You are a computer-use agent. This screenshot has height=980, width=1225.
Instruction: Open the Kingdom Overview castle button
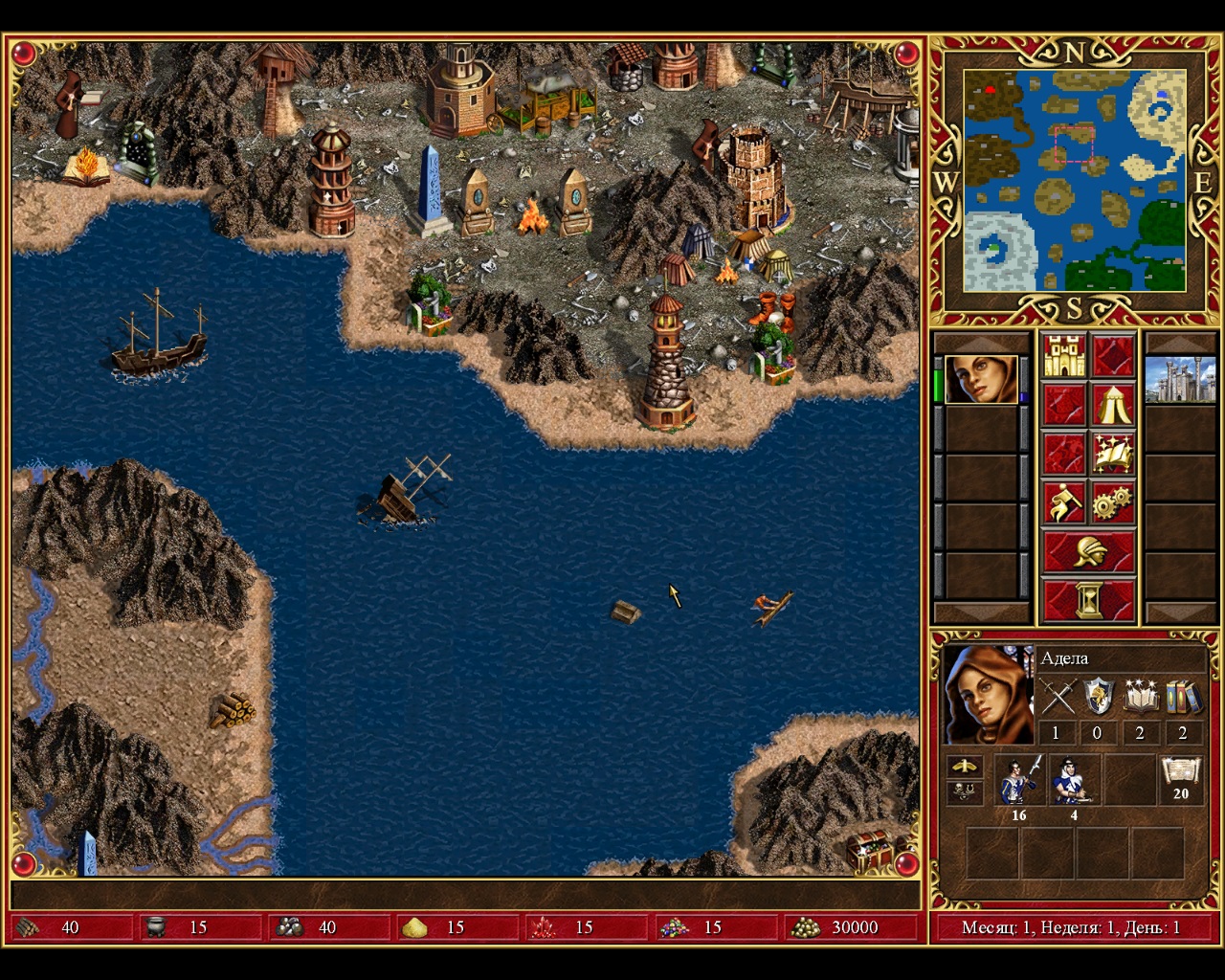(1064, 356)
